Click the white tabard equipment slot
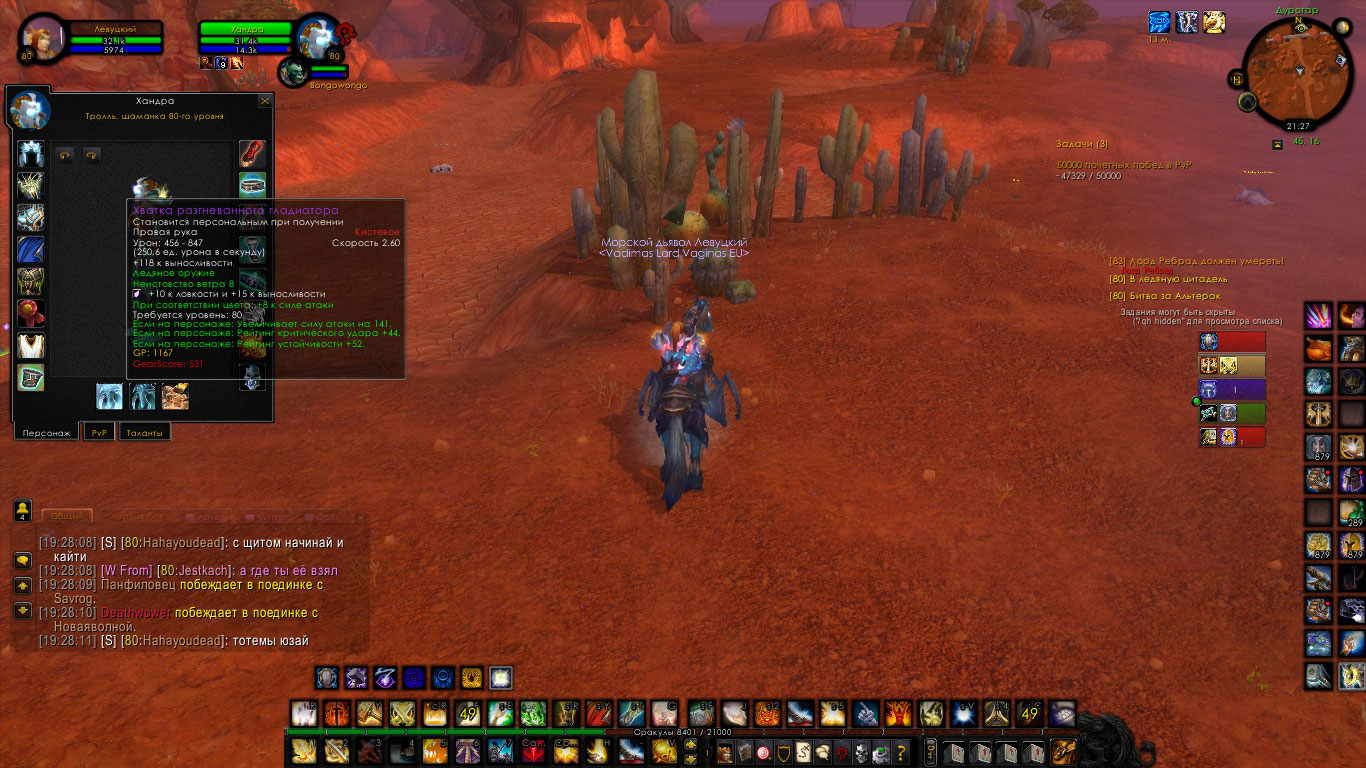This screenshot has width=1366, height=768. point(31,345)
